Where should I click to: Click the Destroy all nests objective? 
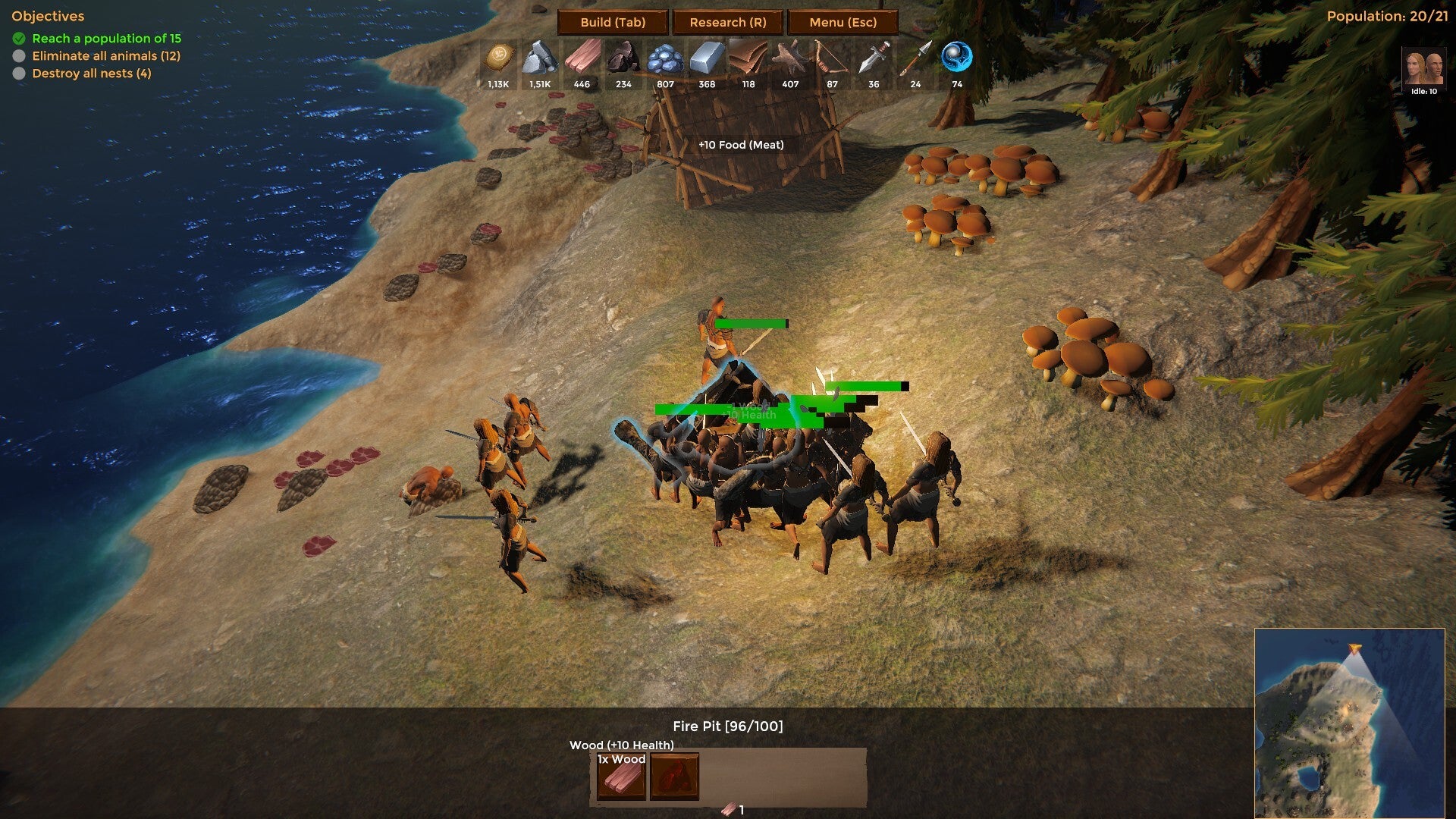tap(91, 74)
